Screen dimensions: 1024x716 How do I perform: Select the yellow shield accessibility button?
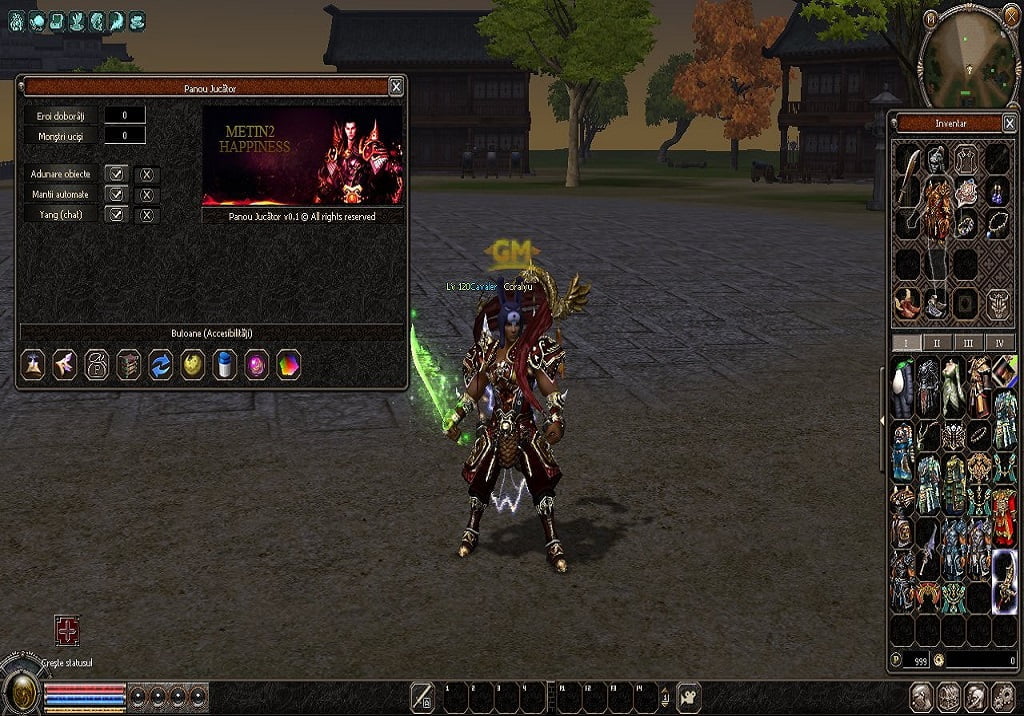[x=192, y=364]
